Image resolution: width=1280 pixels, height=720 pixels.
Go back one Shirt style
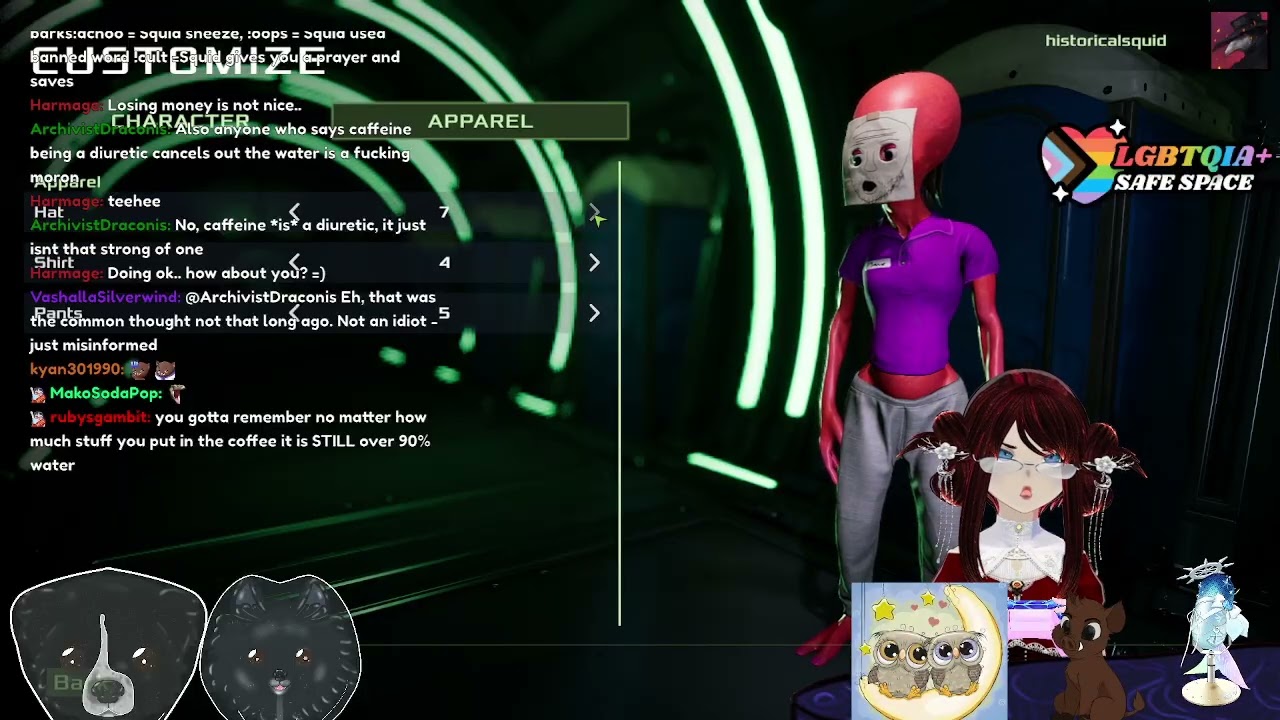295,262
